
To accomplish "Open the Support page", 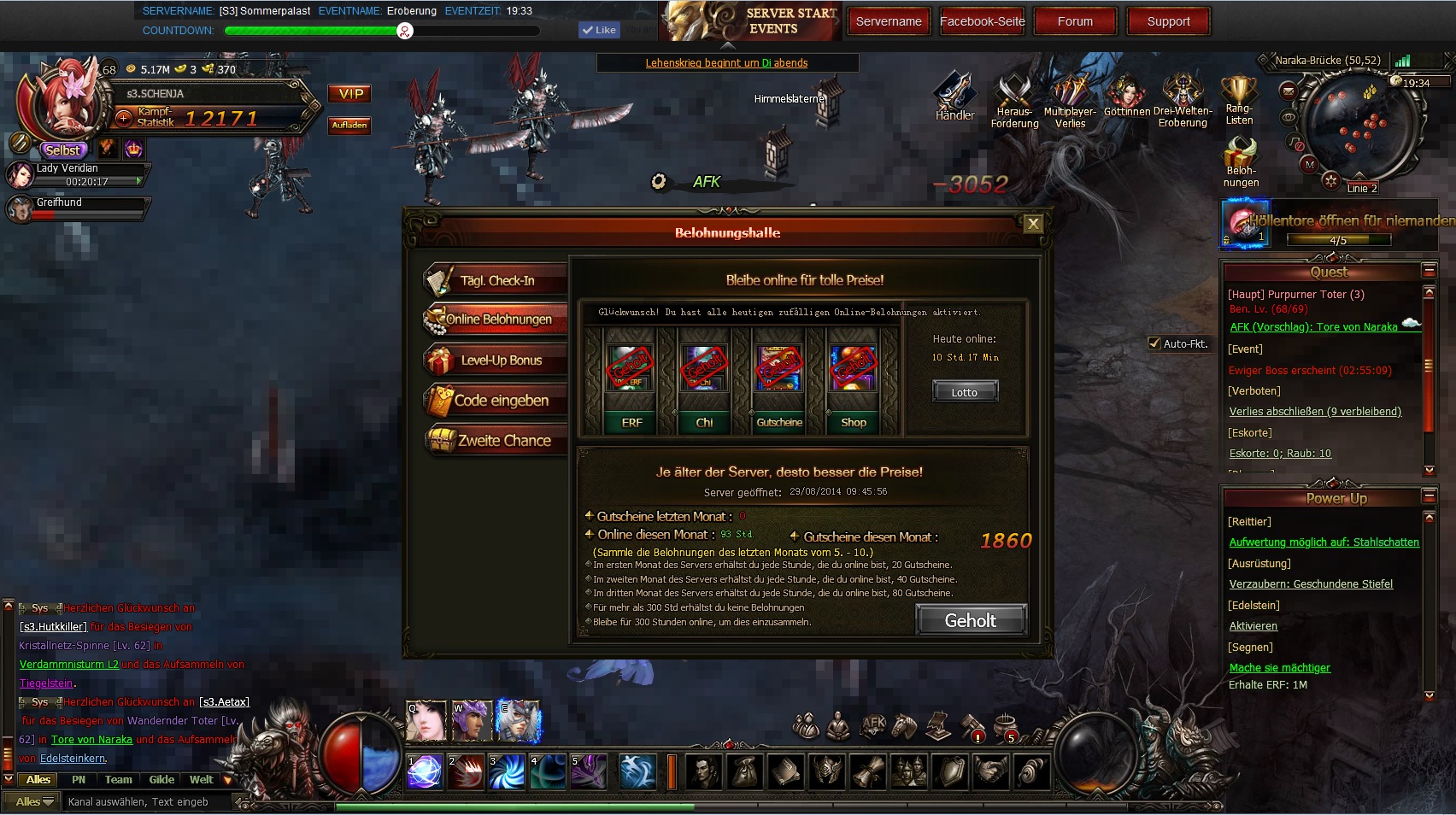I will click(x=1168, y=21).
